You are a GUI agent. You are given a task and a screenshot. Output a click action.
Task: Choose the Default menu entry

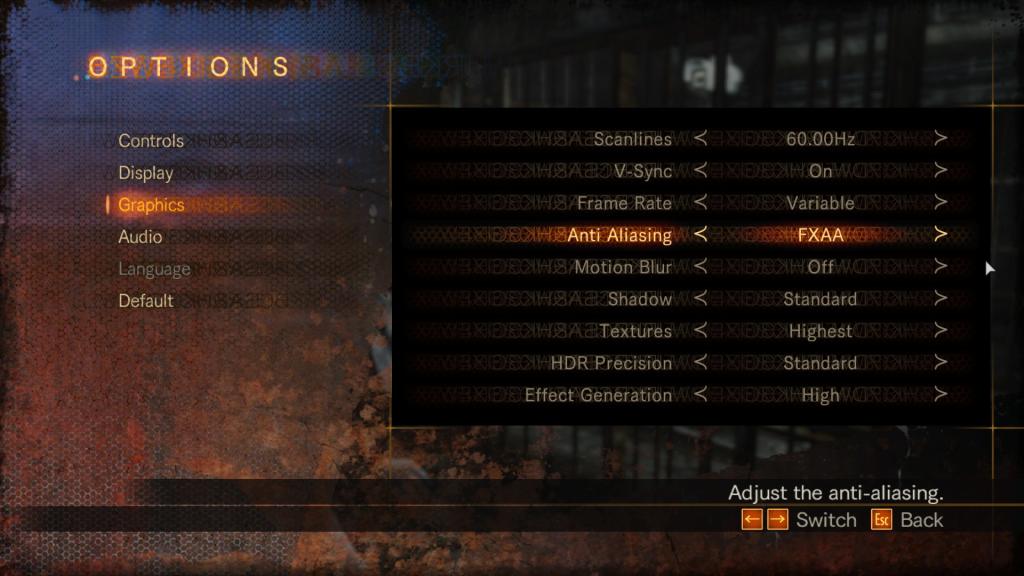[x=146, y=301]
